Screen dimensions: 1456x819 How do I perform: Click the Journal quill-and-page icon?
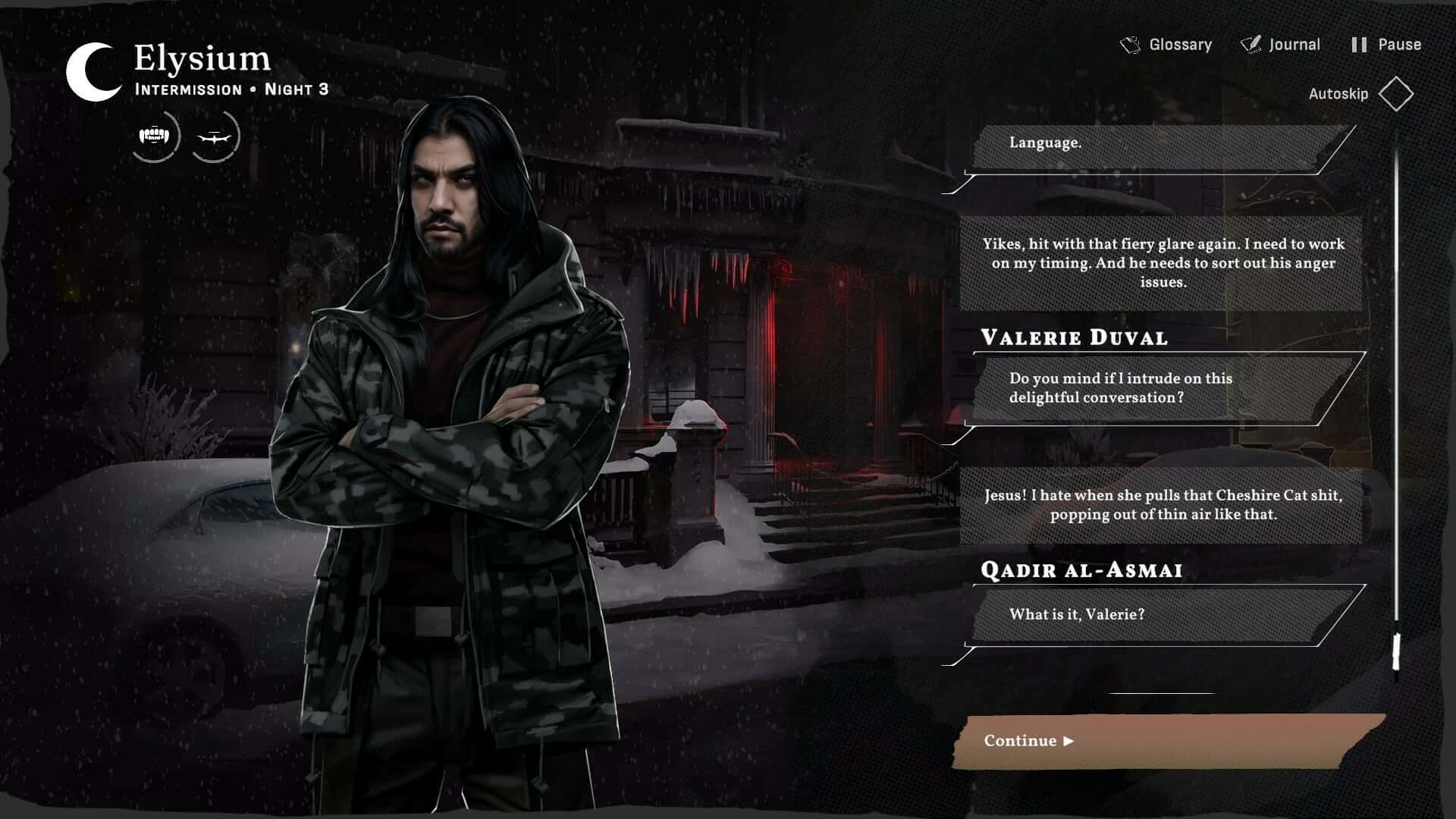tap(1251, 44)
